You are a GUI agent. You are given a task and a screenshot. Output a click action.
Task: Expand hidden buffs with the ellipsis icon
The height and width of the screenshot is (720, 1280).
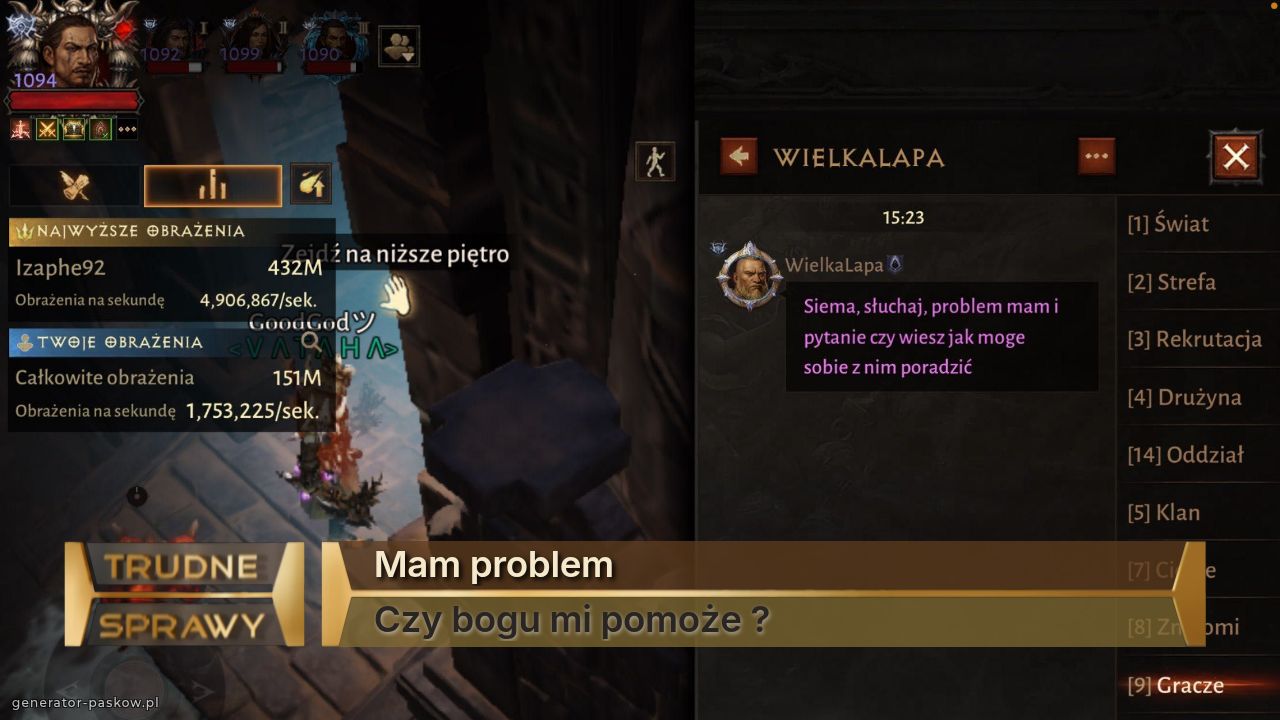pos(127,128)
